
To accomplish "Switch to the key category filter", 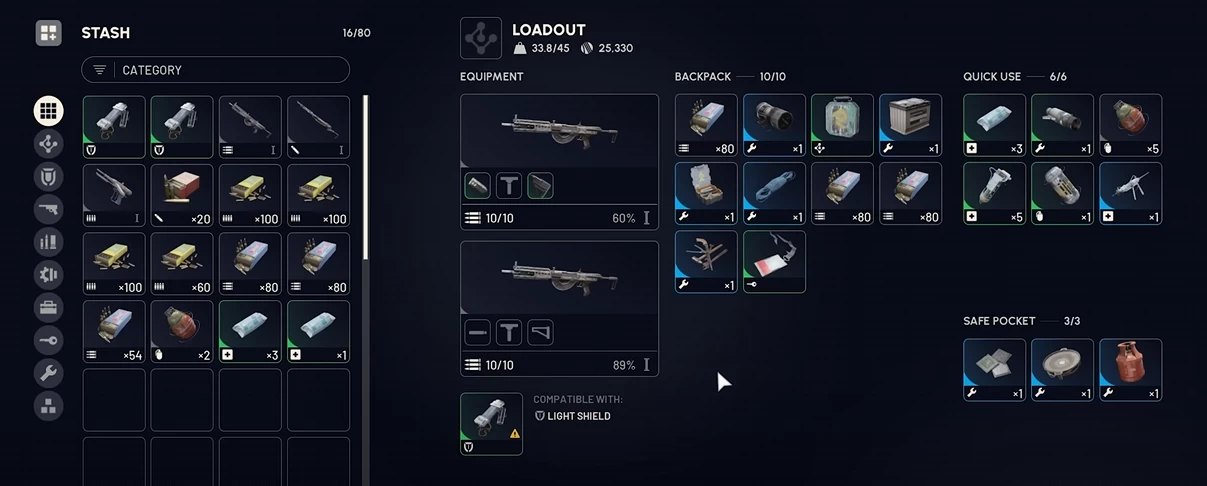I will [48, 340].
